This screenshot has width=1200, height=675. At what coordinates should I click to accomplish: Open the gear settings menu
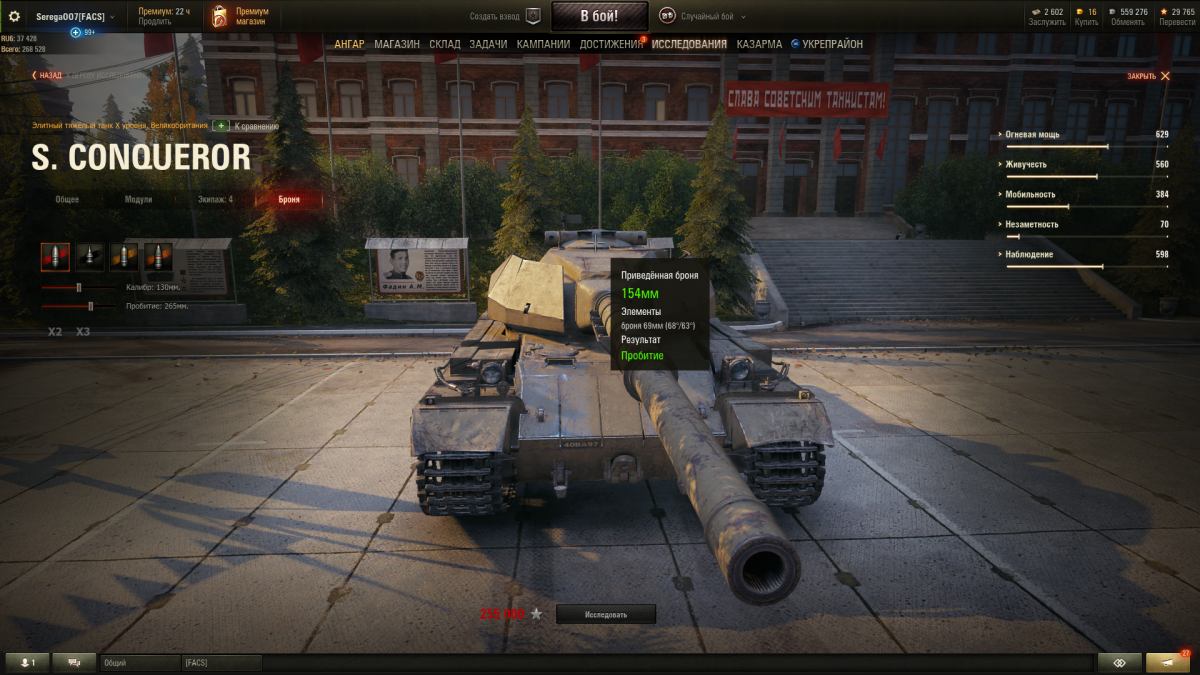point(14,16)
